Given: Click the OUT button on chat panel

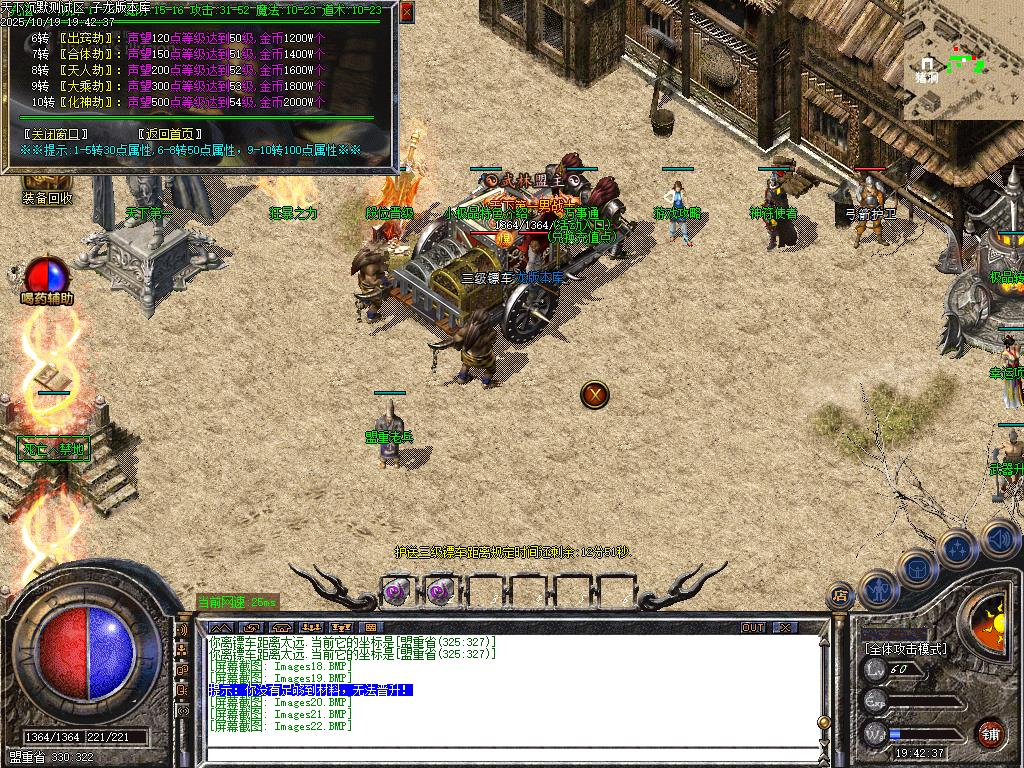Looking at the screenshot, I should click(753, 627).
